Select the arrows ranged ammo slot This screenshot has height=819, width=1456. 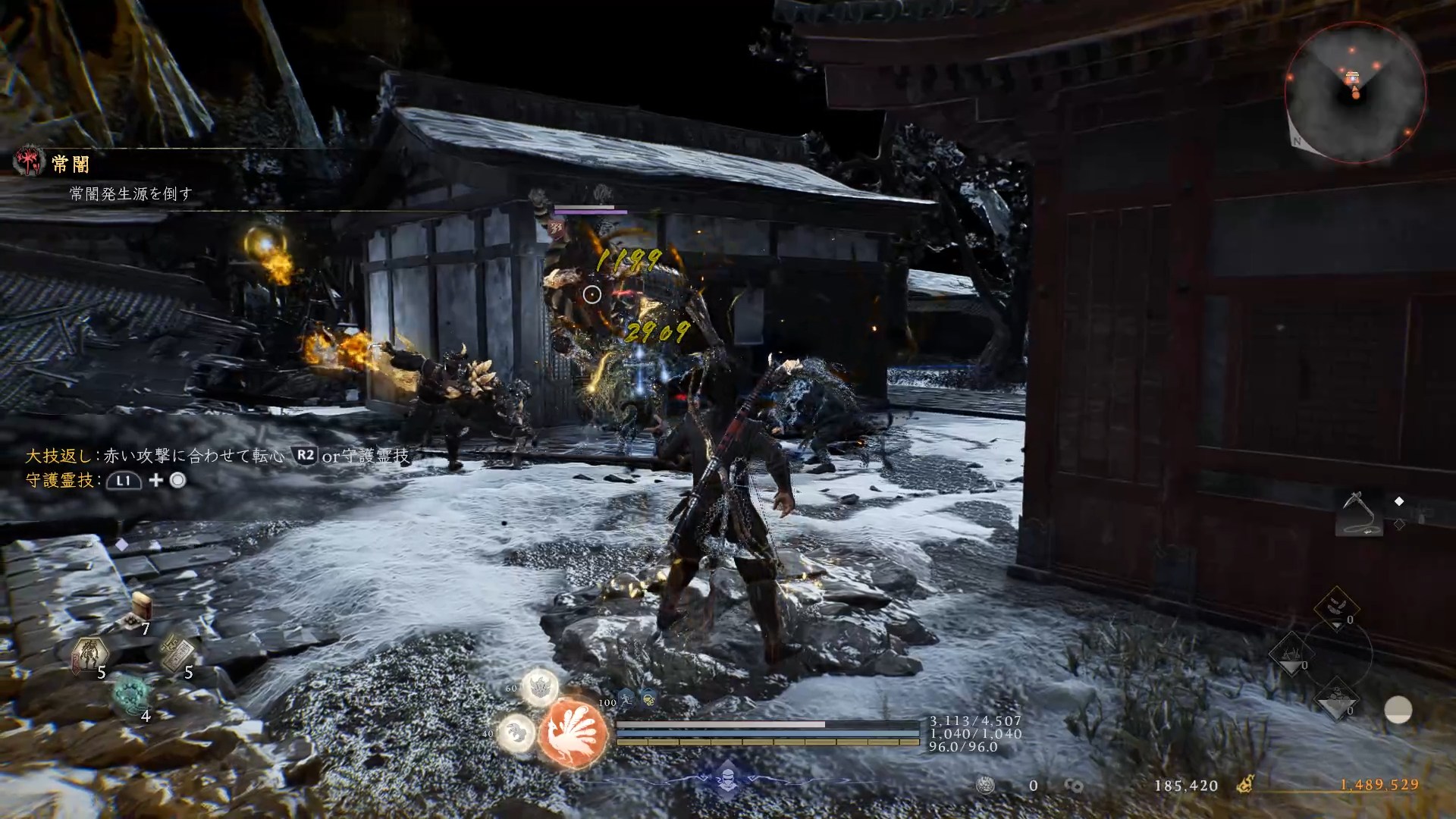[1293, 653]
